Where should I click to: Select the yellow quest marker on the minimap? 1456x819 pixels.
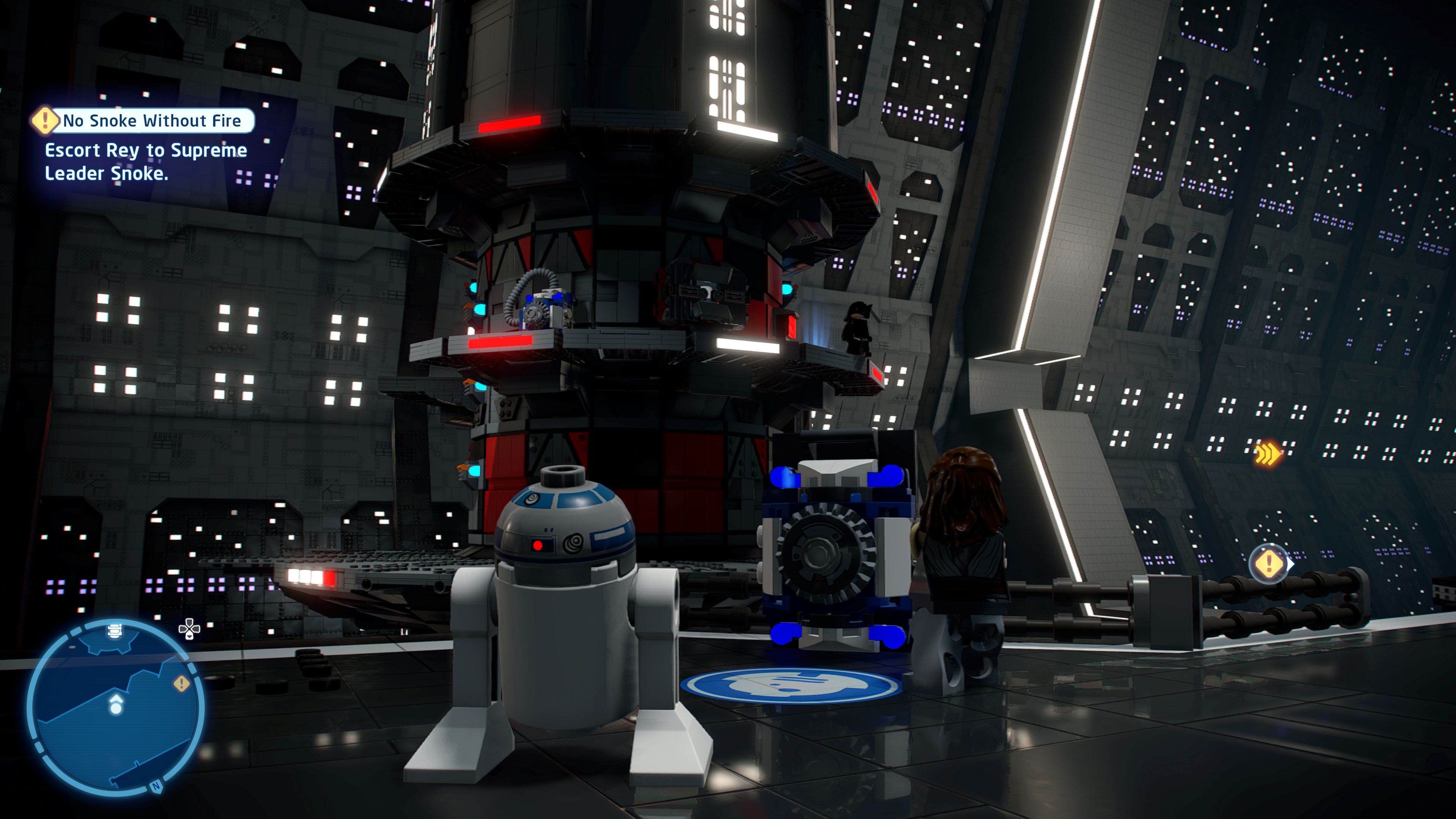coord(181,684)
